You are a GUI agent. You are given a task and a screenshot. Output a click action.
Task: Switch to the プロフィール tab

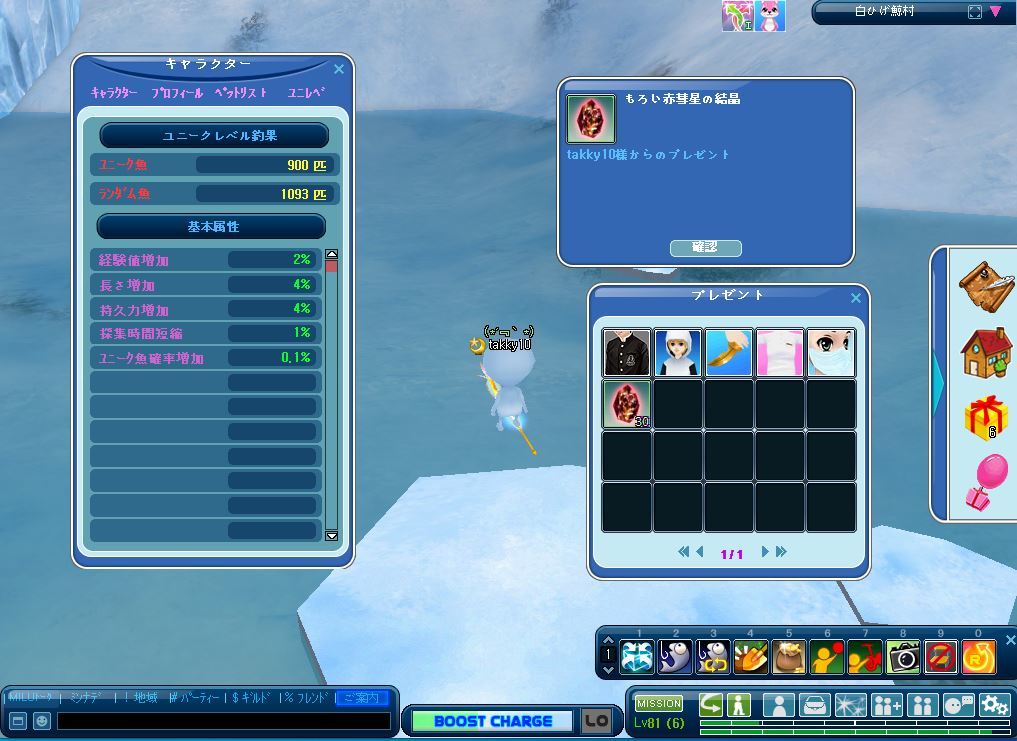[177, 93]
